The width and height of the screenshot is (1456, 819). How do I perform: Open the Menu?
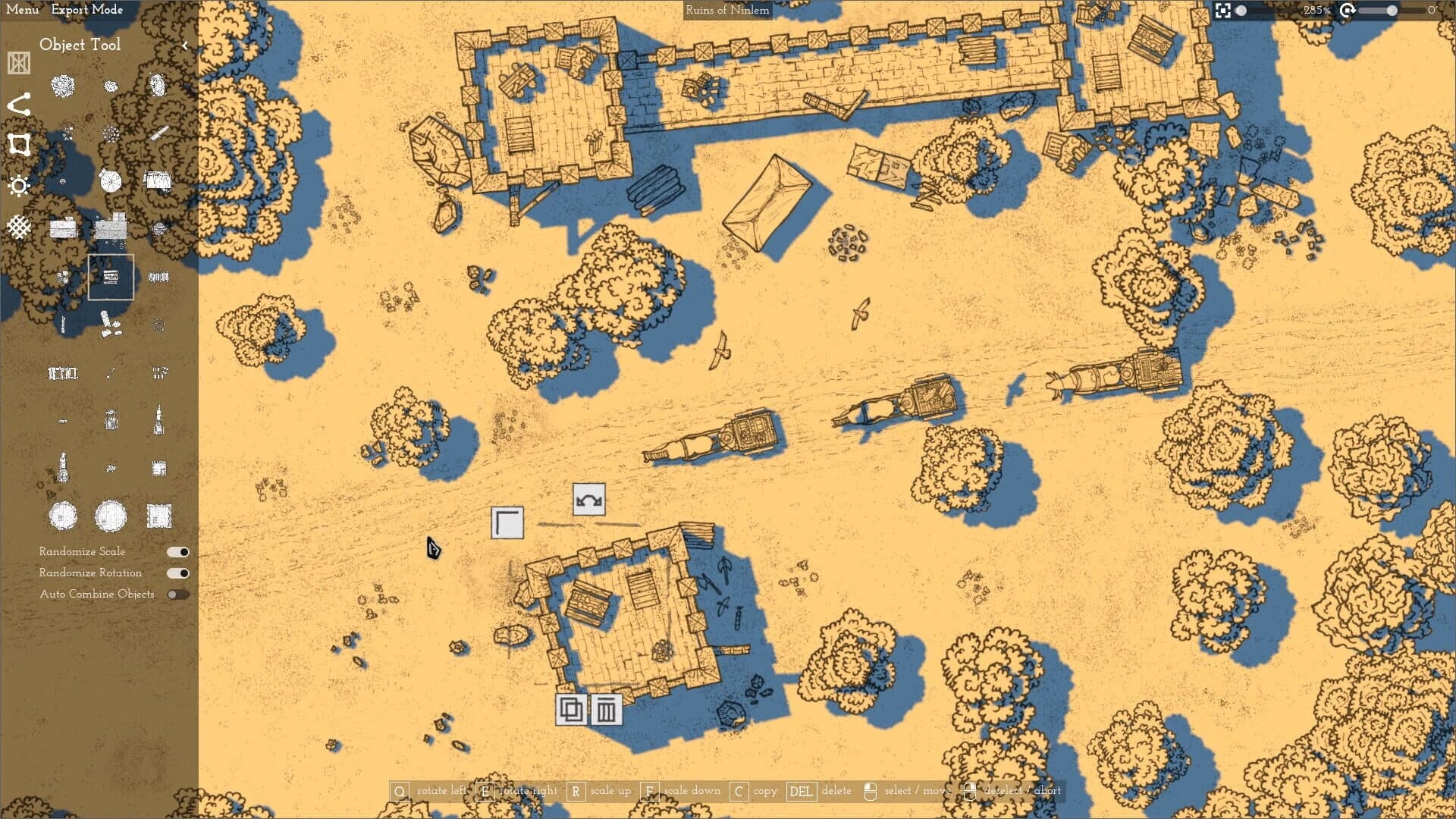(x=22, y=10)
